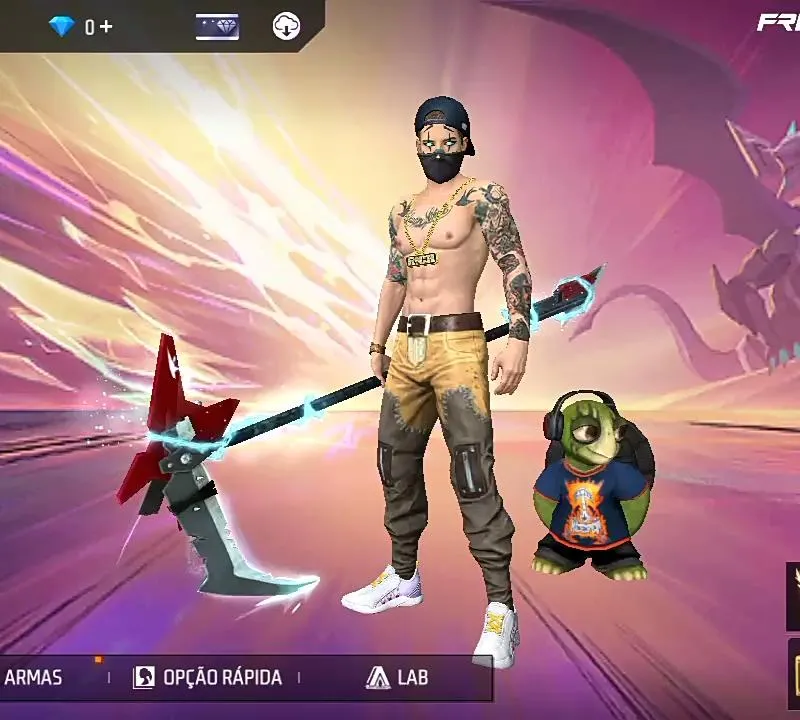Open the LAB section

397,678
